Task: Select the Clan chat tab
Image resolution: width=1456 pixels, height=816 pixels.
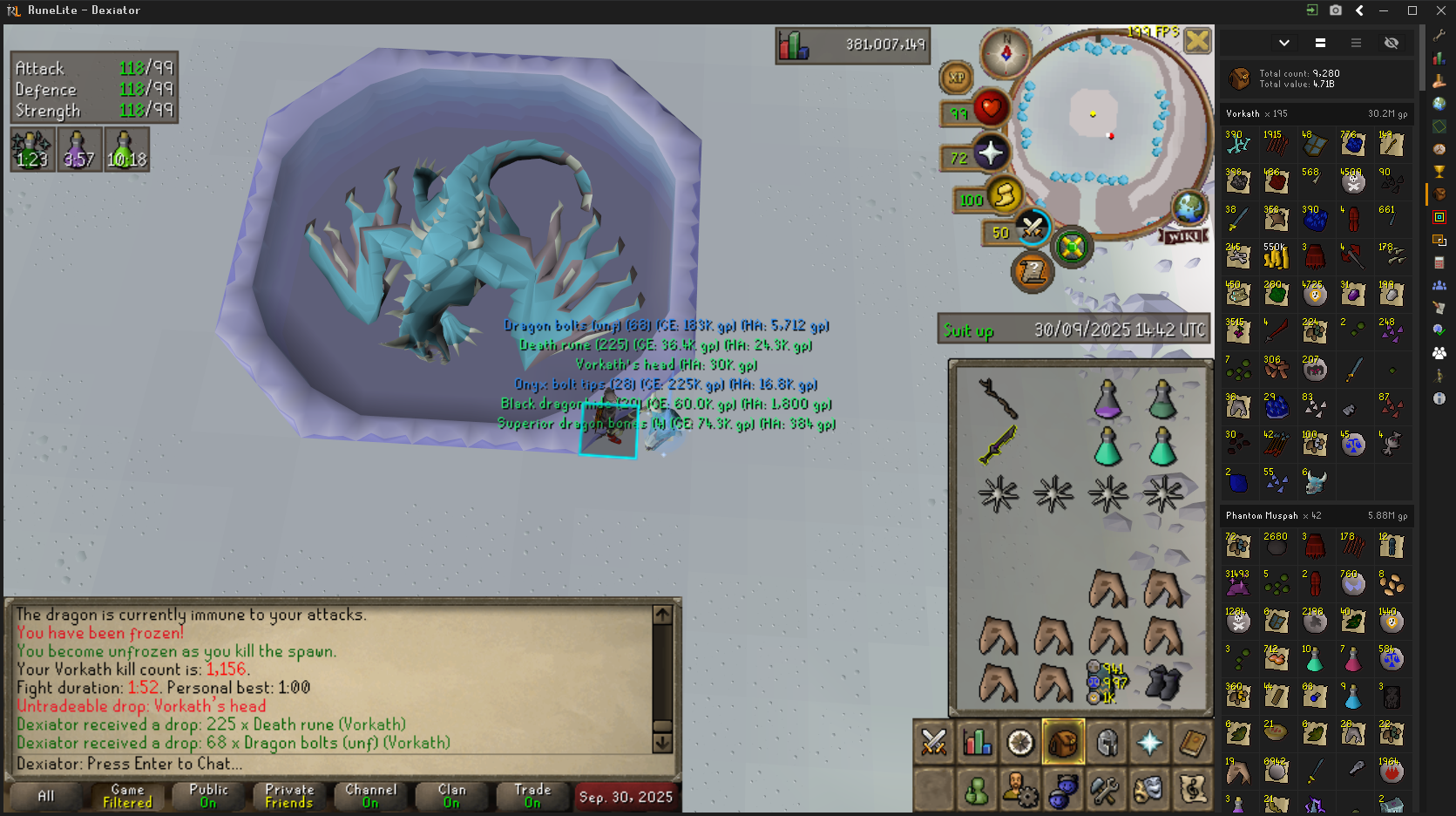Action: pyautogui.click(x=451, y=796)
